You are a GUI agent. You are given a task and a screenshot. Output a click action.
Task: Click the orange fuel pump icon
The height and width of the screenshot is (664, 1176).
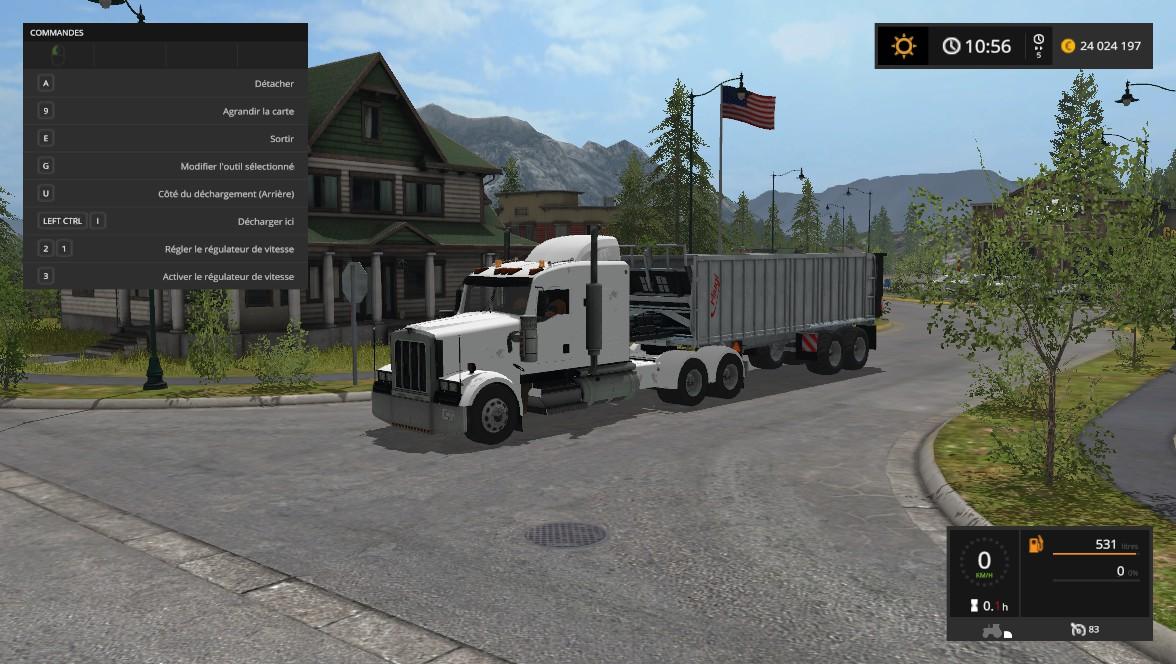[1035, 544]
